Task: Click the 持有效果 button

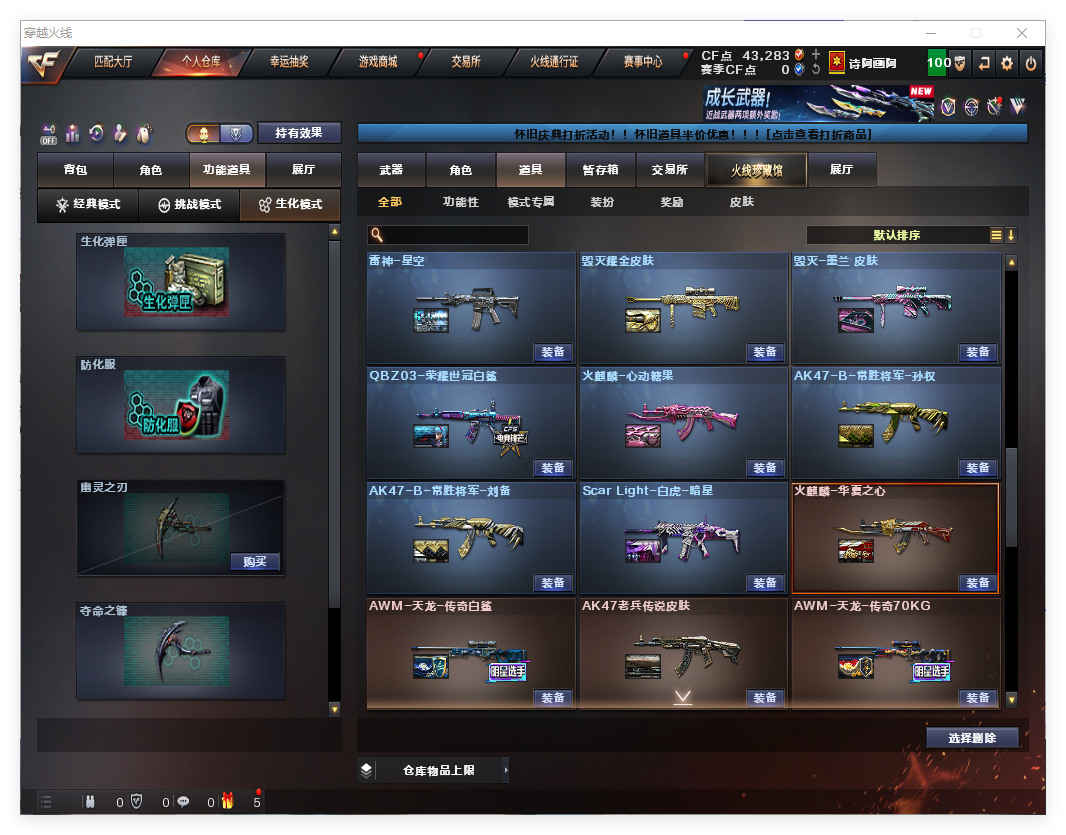Action: click(299, 133)
